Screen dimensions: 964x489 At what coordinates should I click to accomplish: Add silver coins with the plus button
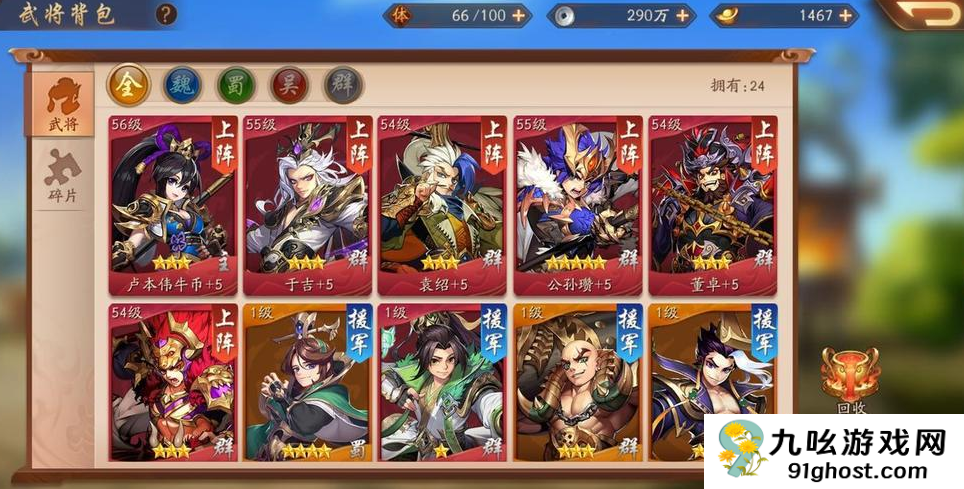[x=683, y=15]
